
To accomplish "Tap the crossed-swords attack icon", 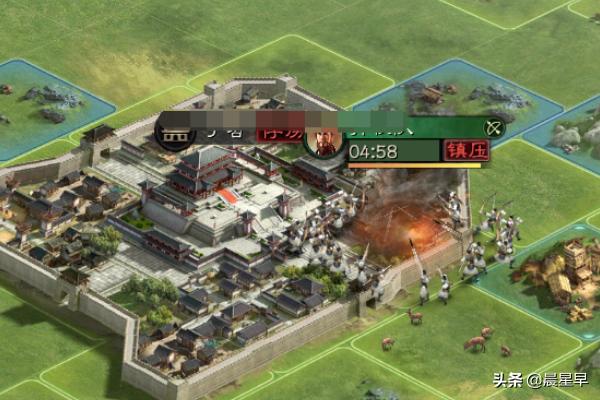I will tap(492, 128).
